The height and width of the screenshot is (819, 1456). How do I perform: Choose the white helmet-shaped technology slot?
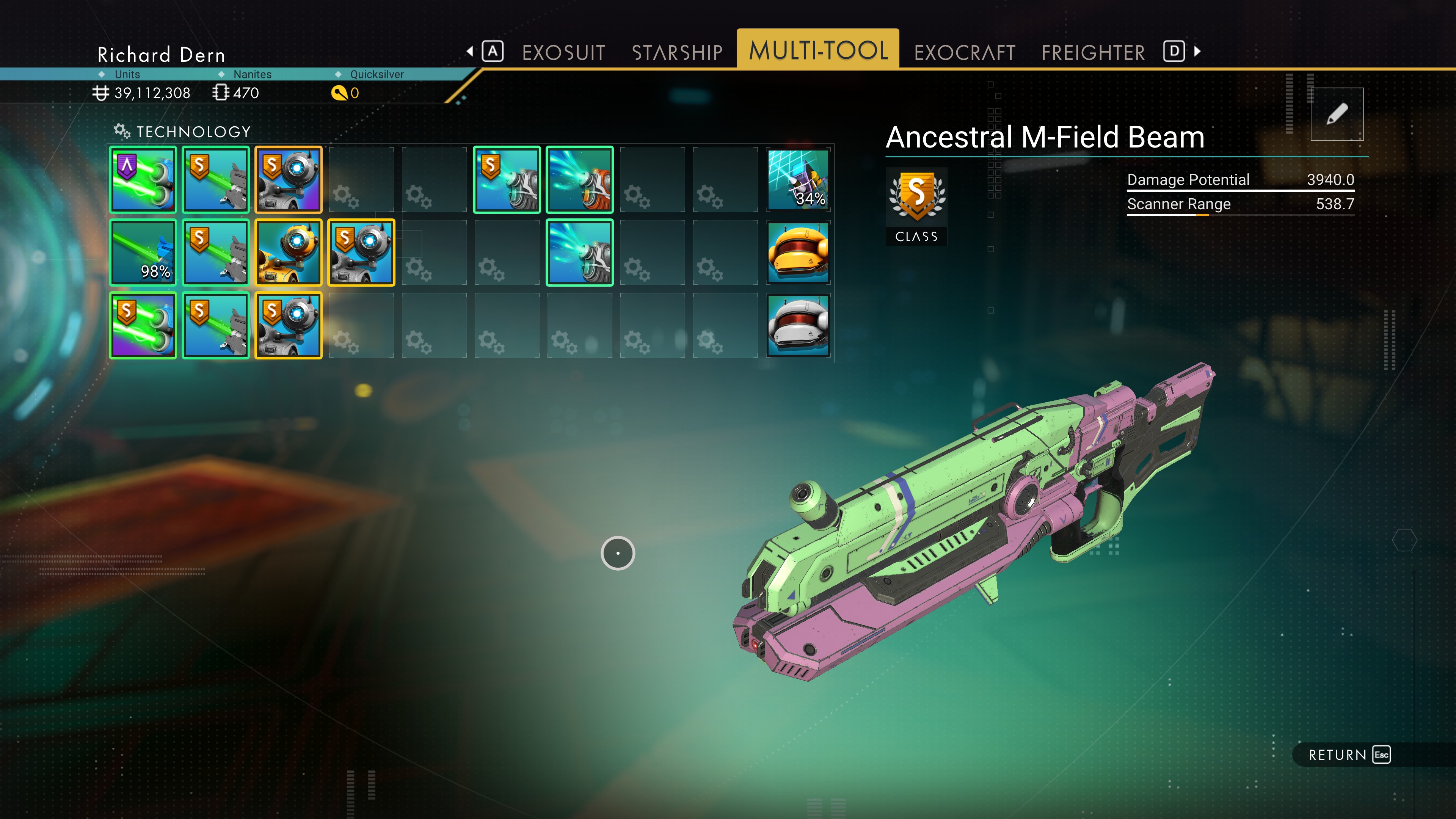click(797, 326)
